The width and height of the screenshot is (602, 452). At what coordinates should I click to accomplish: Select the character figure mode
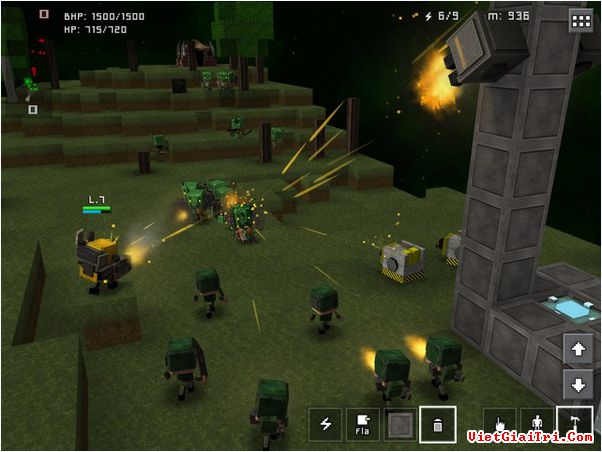click(x=537, y=422)
